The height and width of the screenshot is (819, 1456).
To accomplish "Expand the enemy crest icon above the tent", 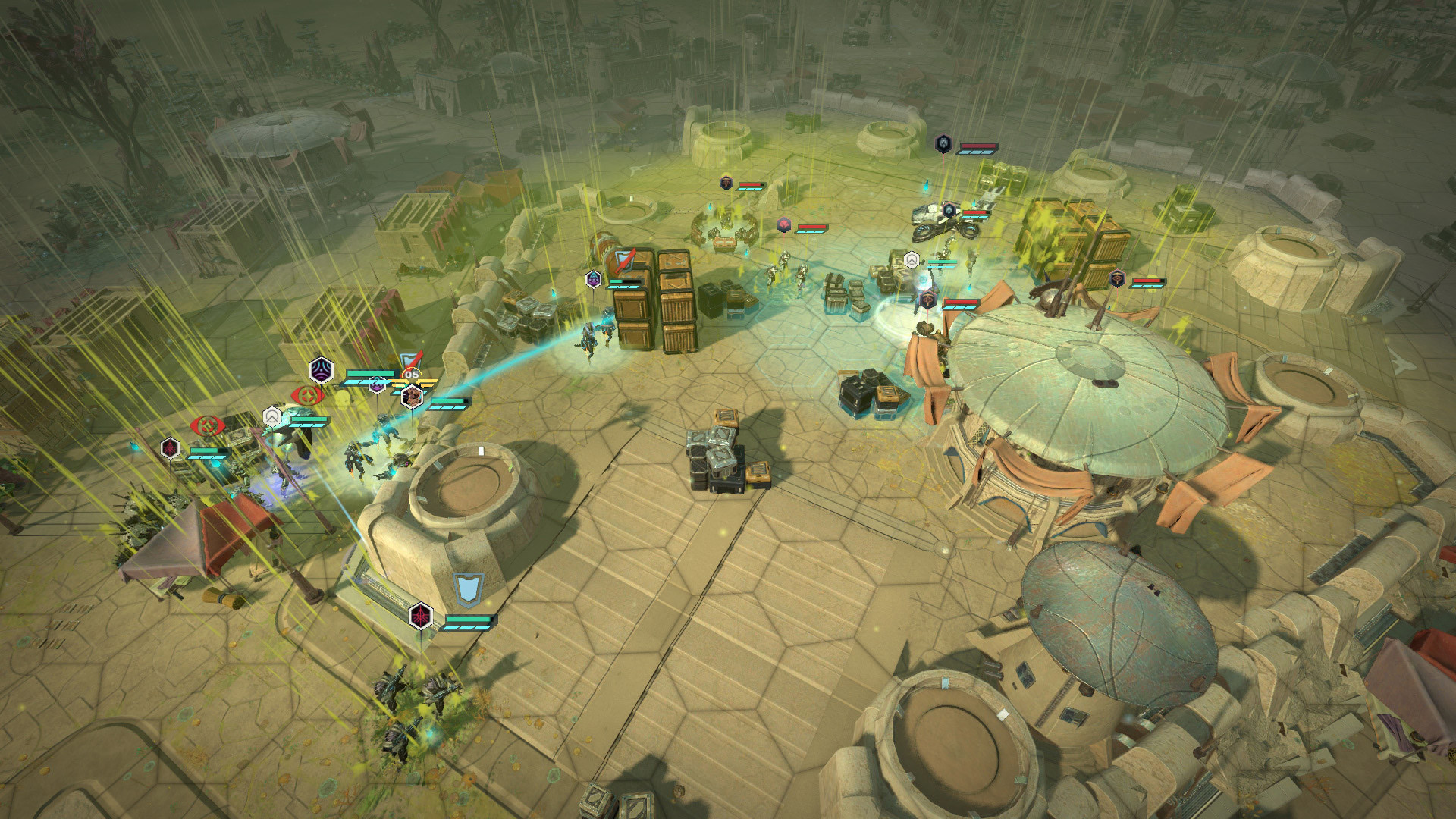I will pos(927,299).
